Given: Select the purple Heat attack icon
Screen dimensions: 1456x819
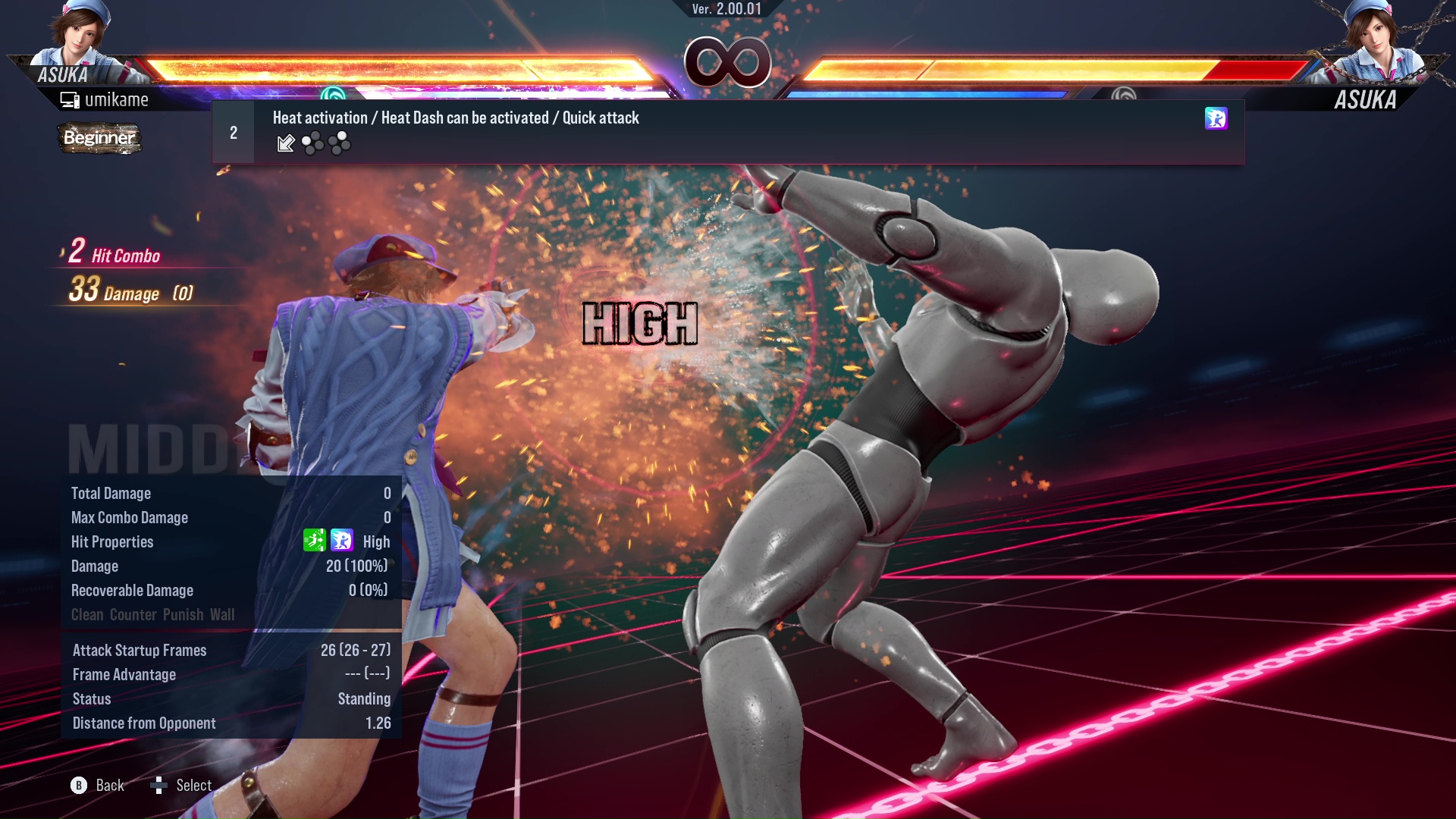Looking at the screenshot, I should 342,541.
